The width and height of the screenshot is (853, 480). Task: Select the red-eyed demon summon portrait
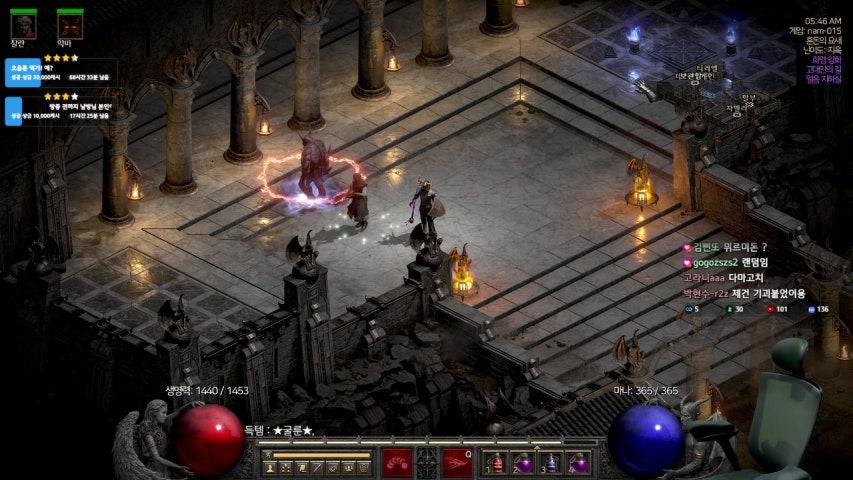point(70,23)
